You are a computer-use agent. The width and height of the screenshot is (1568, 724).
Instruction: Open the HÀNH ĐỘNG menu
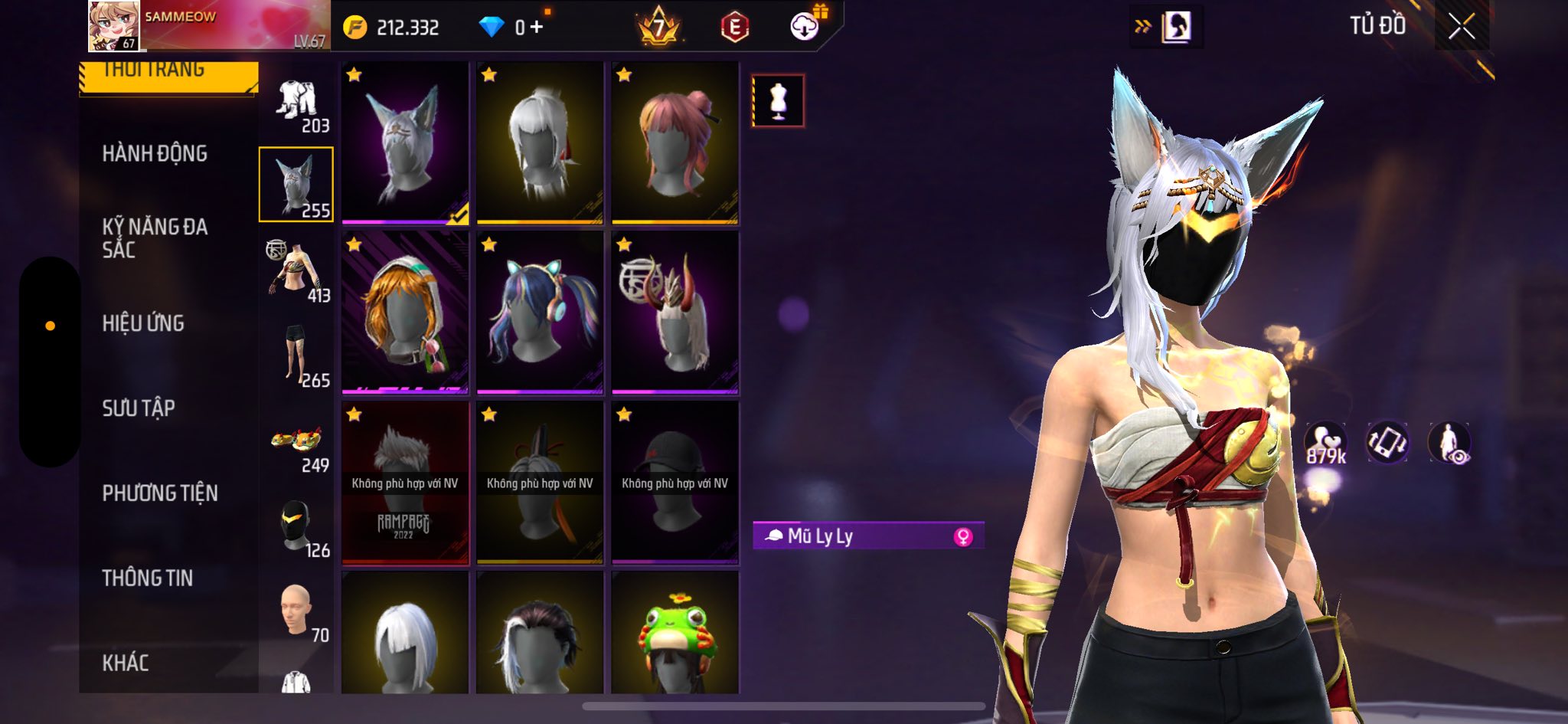[x=155, y=154]
